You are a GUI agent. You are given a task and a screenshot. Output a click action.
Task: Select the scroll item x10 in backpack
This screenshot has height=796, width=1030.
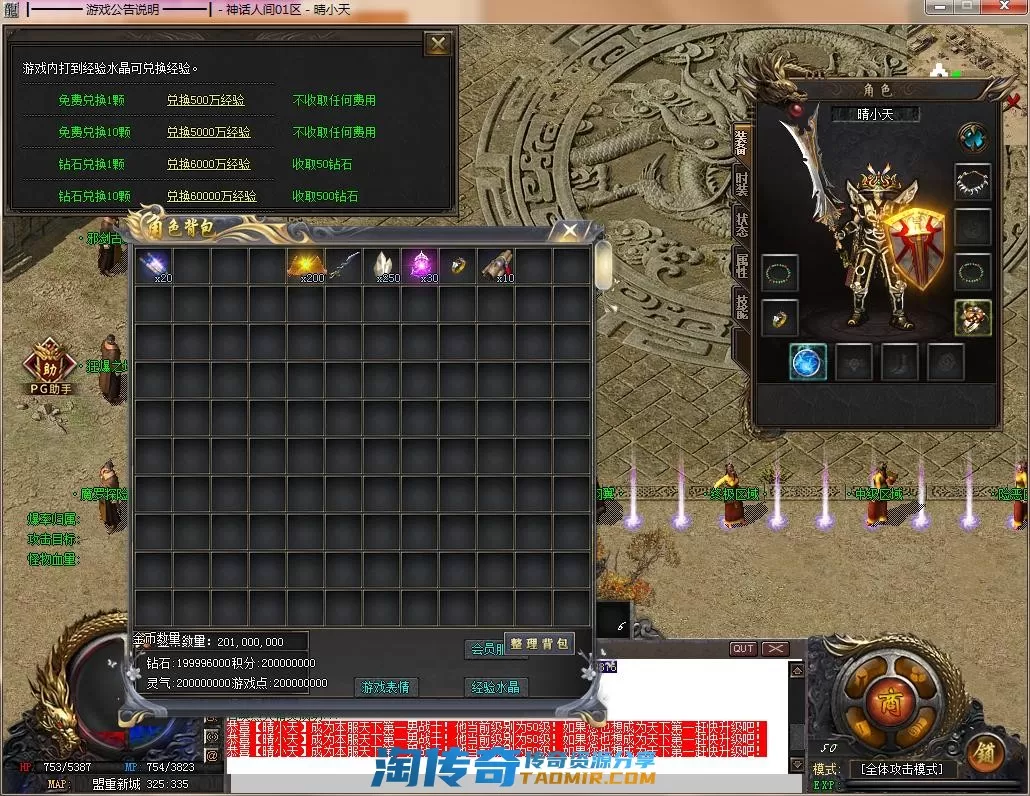[496, 266]
